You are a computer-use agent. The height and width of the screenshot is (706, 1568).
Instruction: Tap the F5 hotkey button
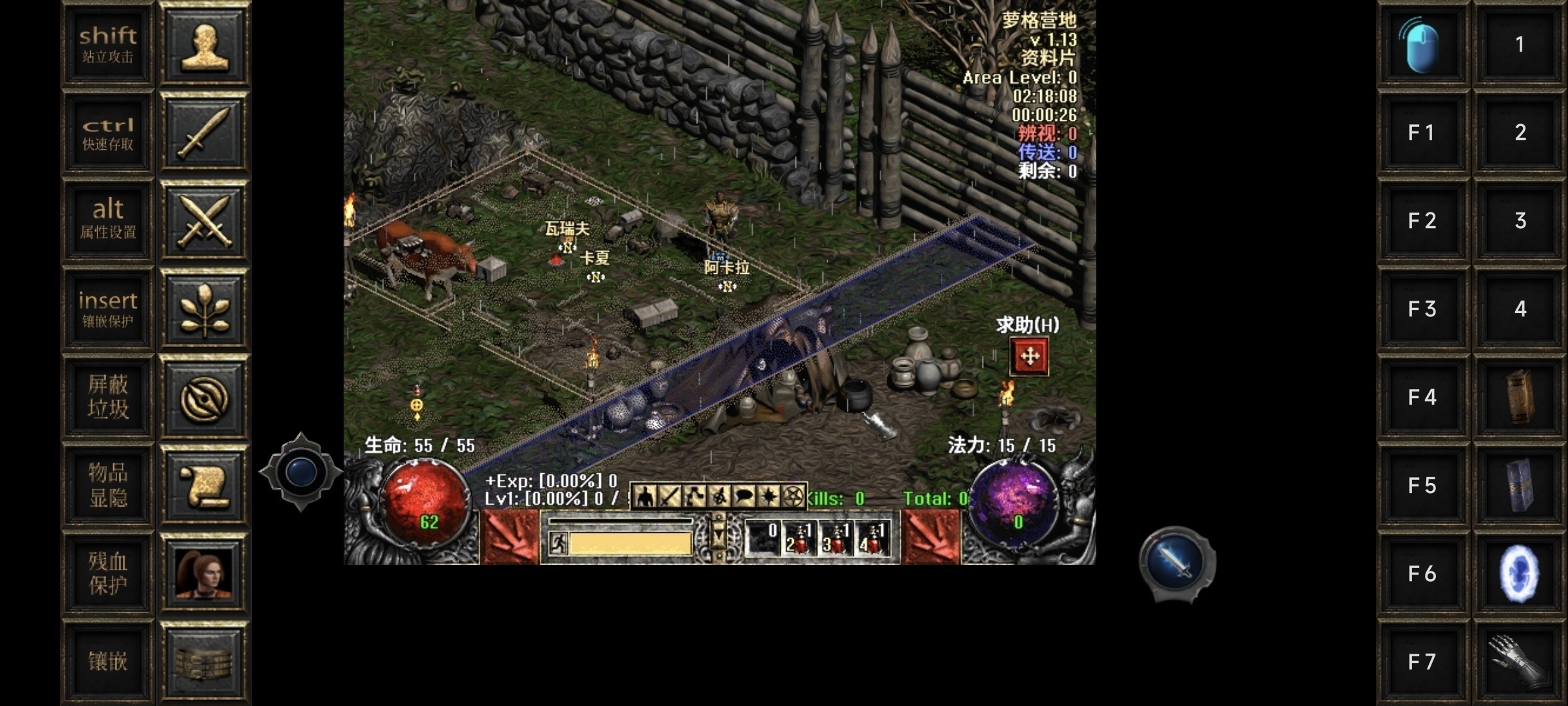click(1422, 485)
